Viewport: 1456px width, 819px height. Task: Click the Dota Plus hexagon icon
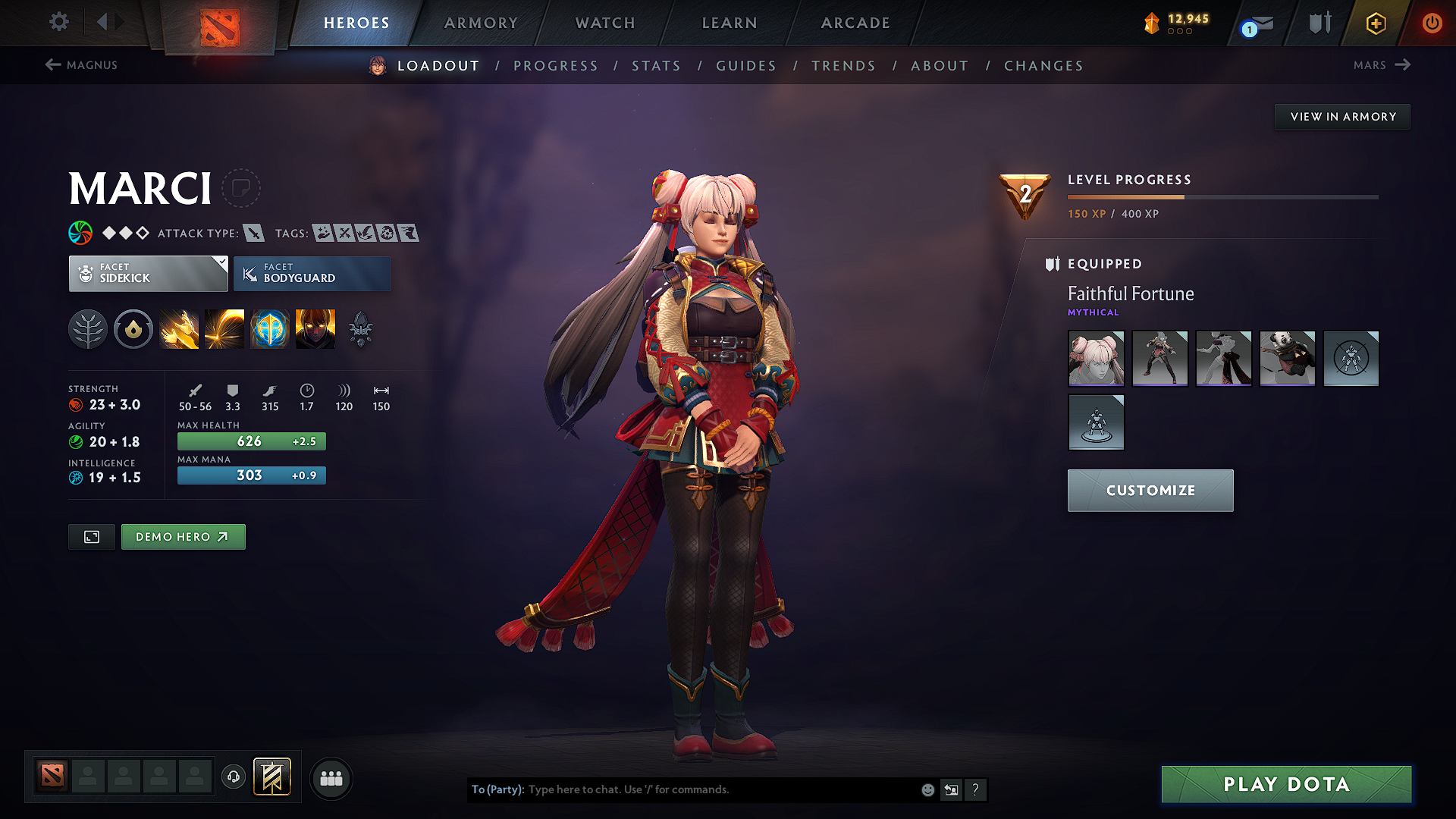pos(1375,23)
